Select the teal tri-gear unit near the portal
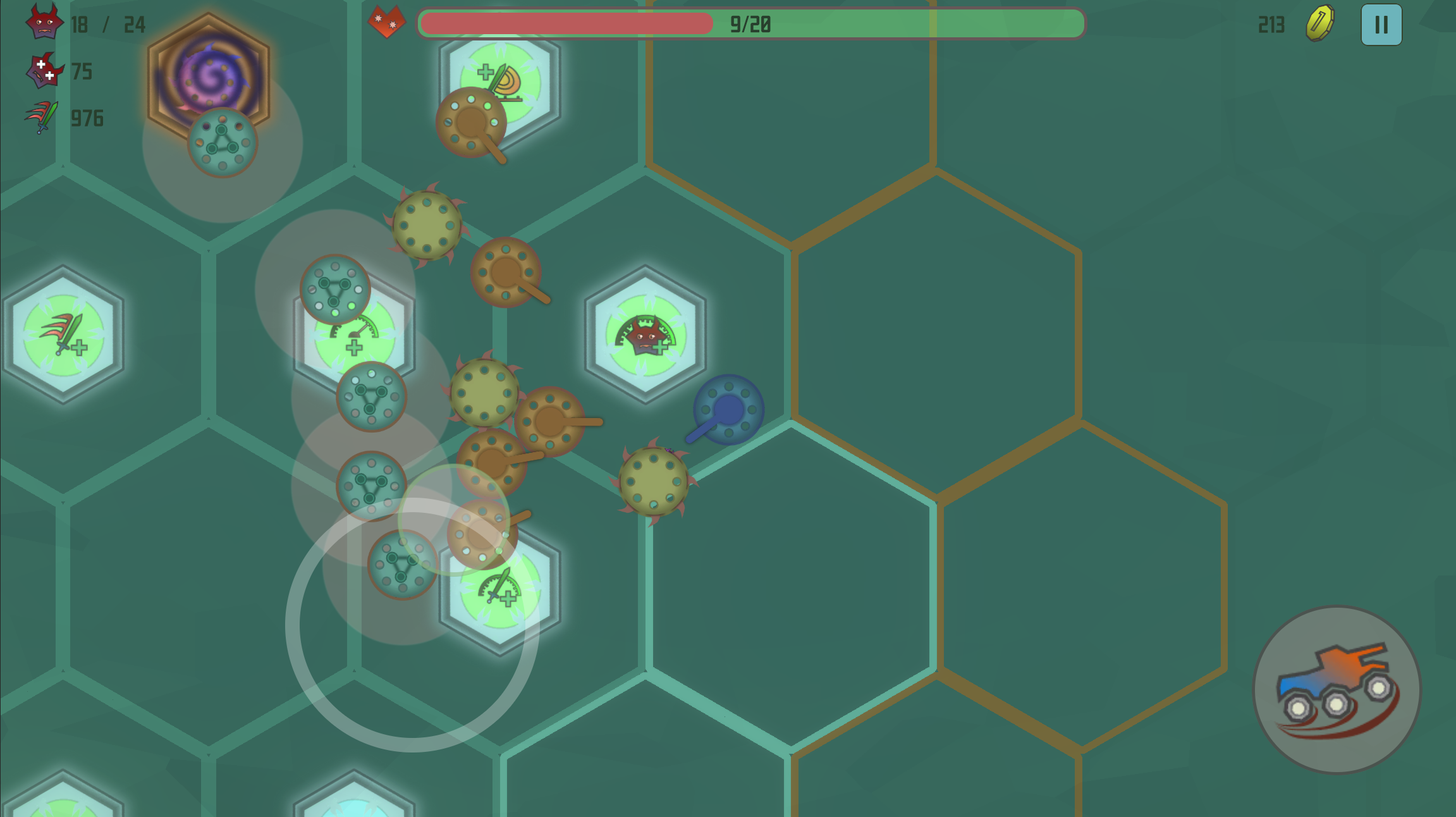This screenshot has width=1456, height=817. click(x=223, y=140)
